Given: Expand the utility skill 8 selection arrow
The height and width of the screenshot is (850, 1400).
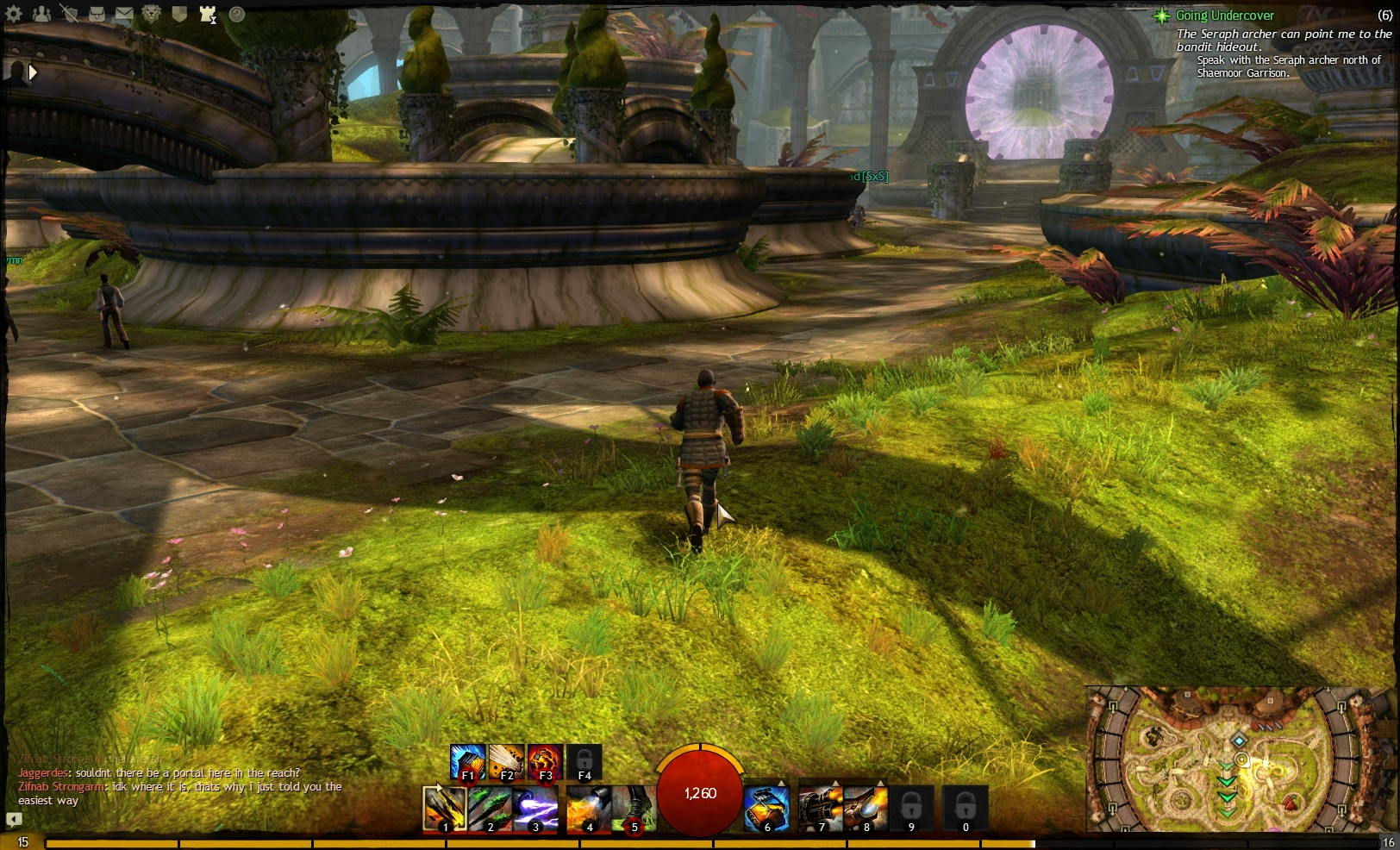Looking at the screenshot, I should coord(881,782).
